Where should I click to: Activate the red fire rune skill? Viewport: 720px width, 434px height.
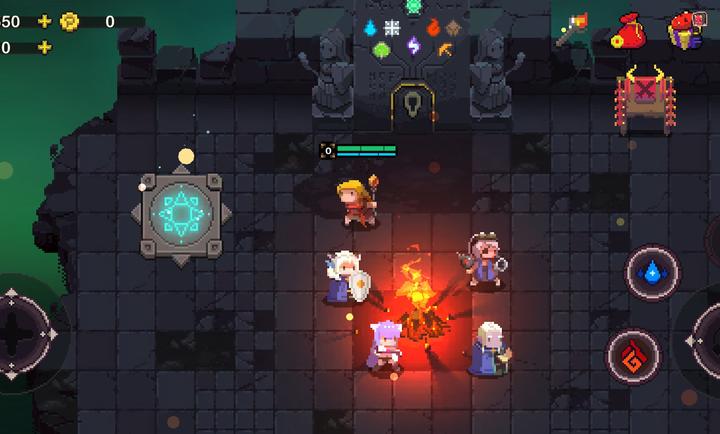[632, 355]
